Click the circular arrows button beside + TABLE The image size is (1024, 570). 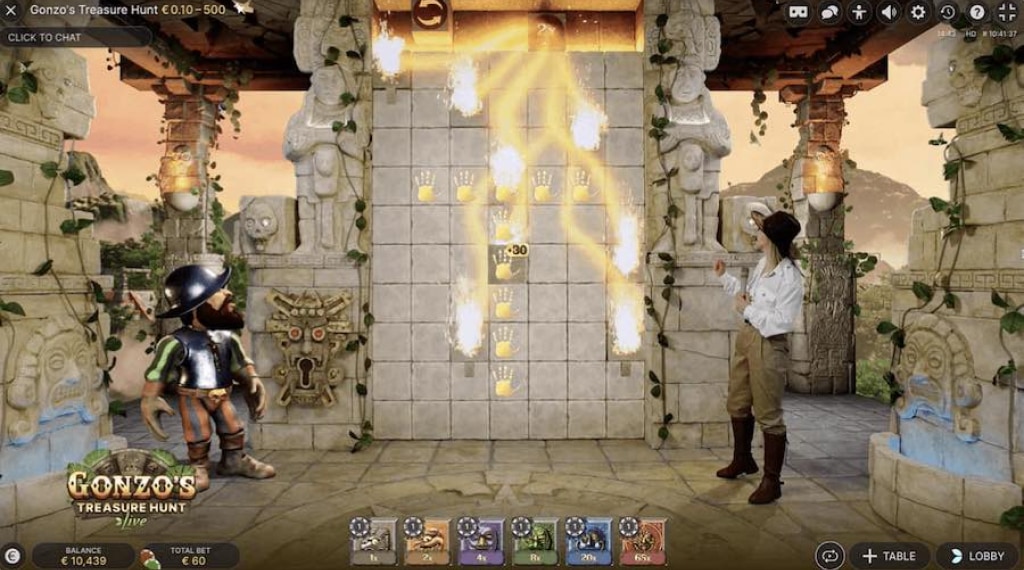pyautogui.click(x=830, y=556)
